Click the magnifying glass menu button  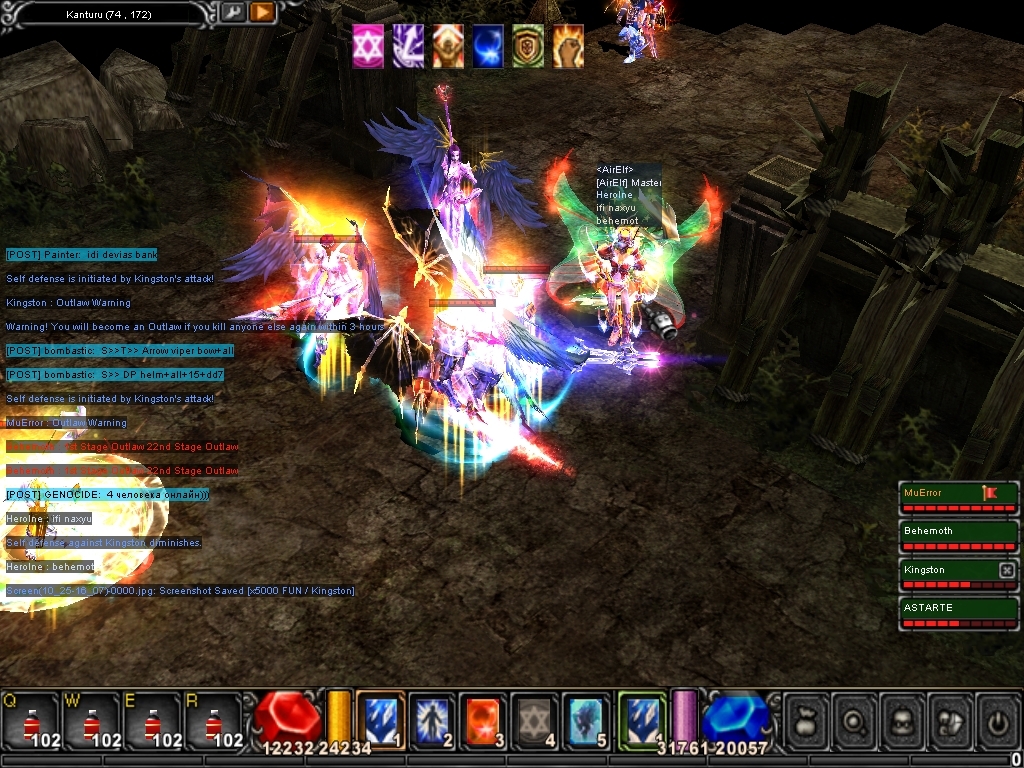[x=854, y=720]
